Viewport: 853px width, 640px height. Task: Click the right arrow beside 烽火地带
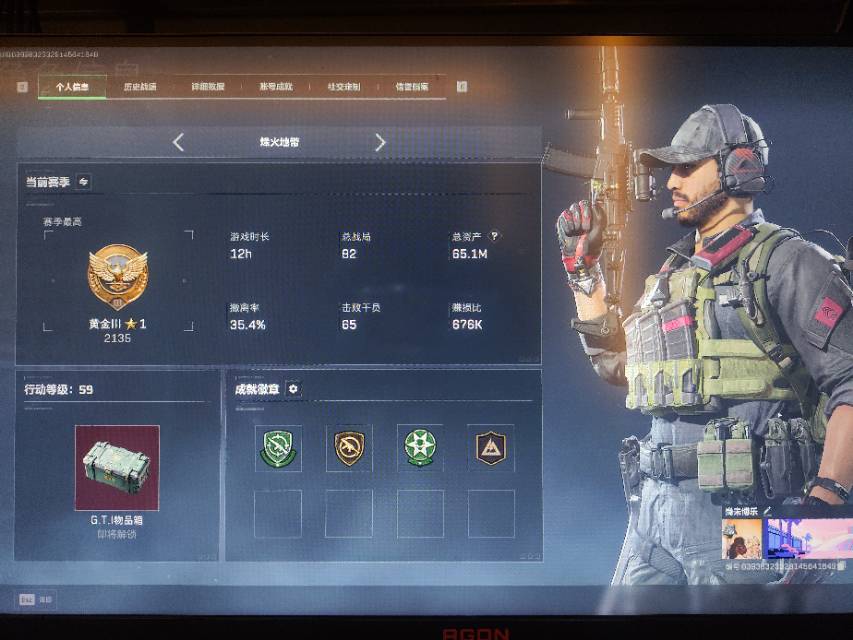pyautogui.click(x=380, y=143)
